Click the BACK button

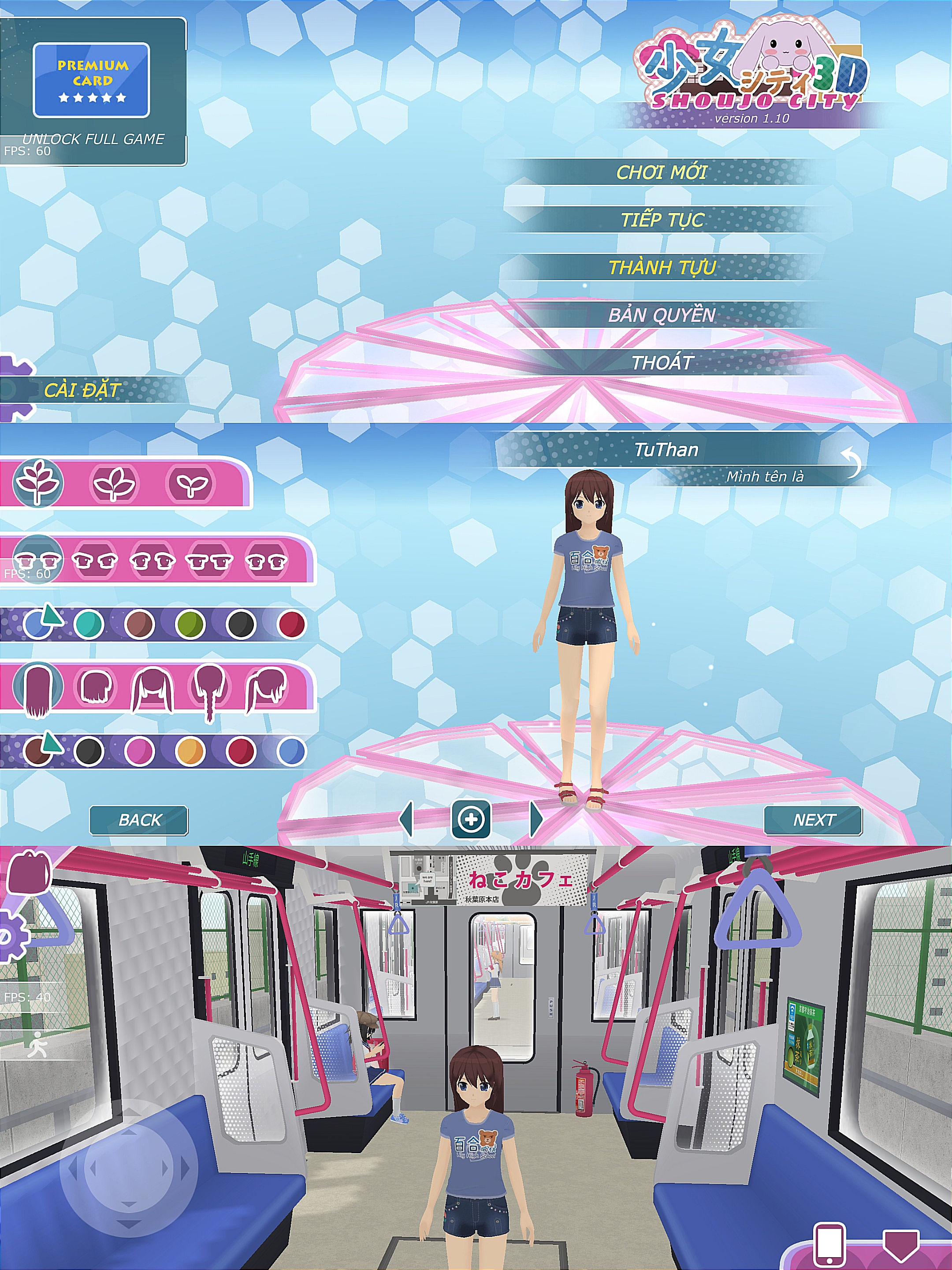(139, 820)
